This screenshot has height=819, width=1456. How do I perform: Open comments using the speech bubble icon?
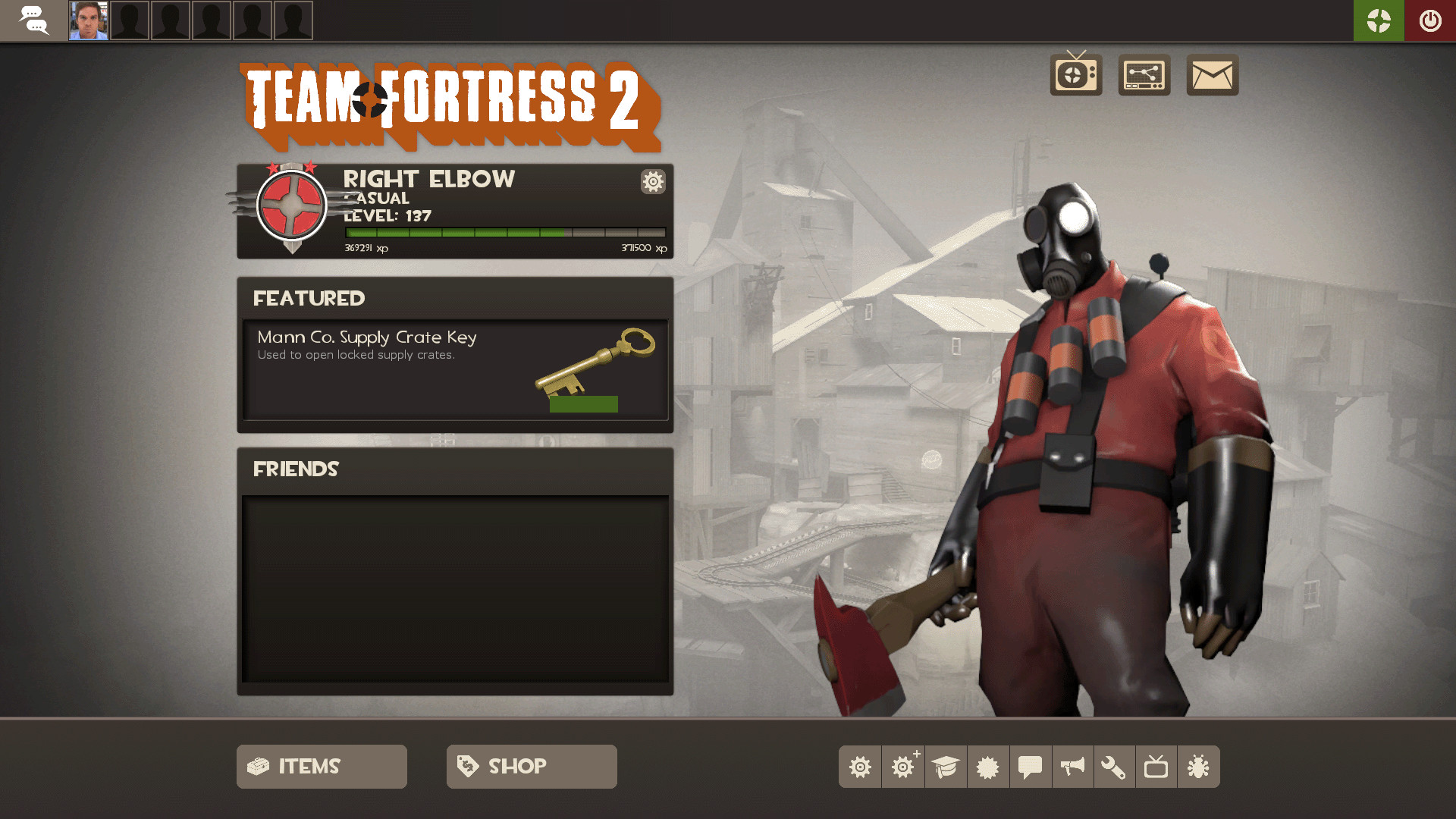[1031, 767]
